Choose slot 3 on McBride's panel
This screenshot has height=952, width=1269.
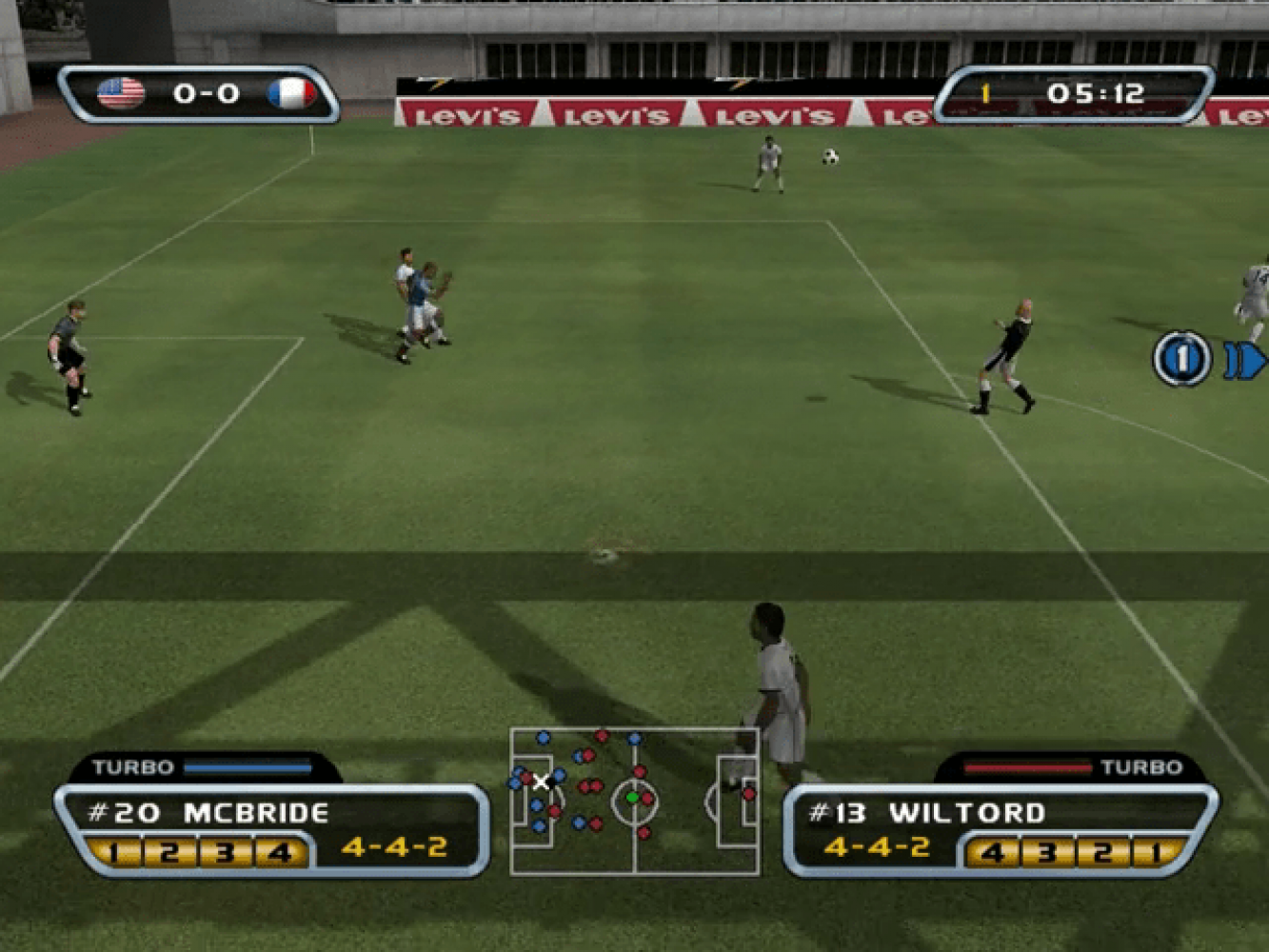(225, 851)
